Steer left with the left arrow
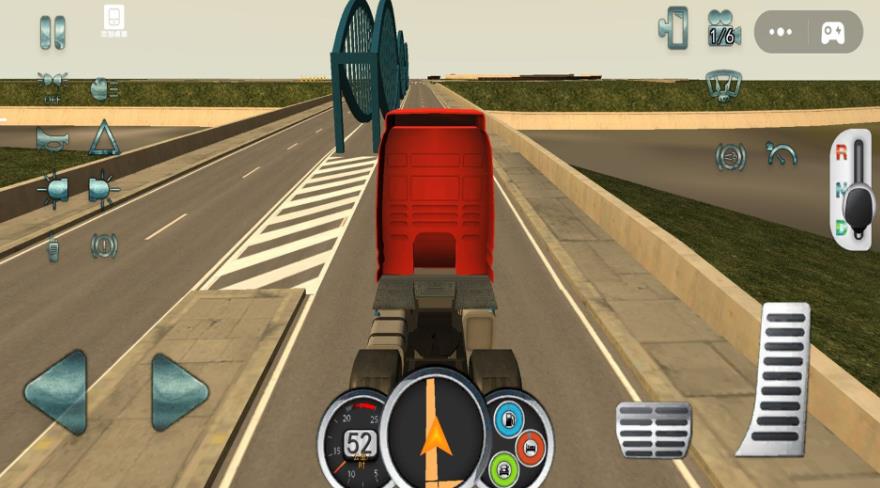Screen dimensions: 880x488 coord(56,392)
